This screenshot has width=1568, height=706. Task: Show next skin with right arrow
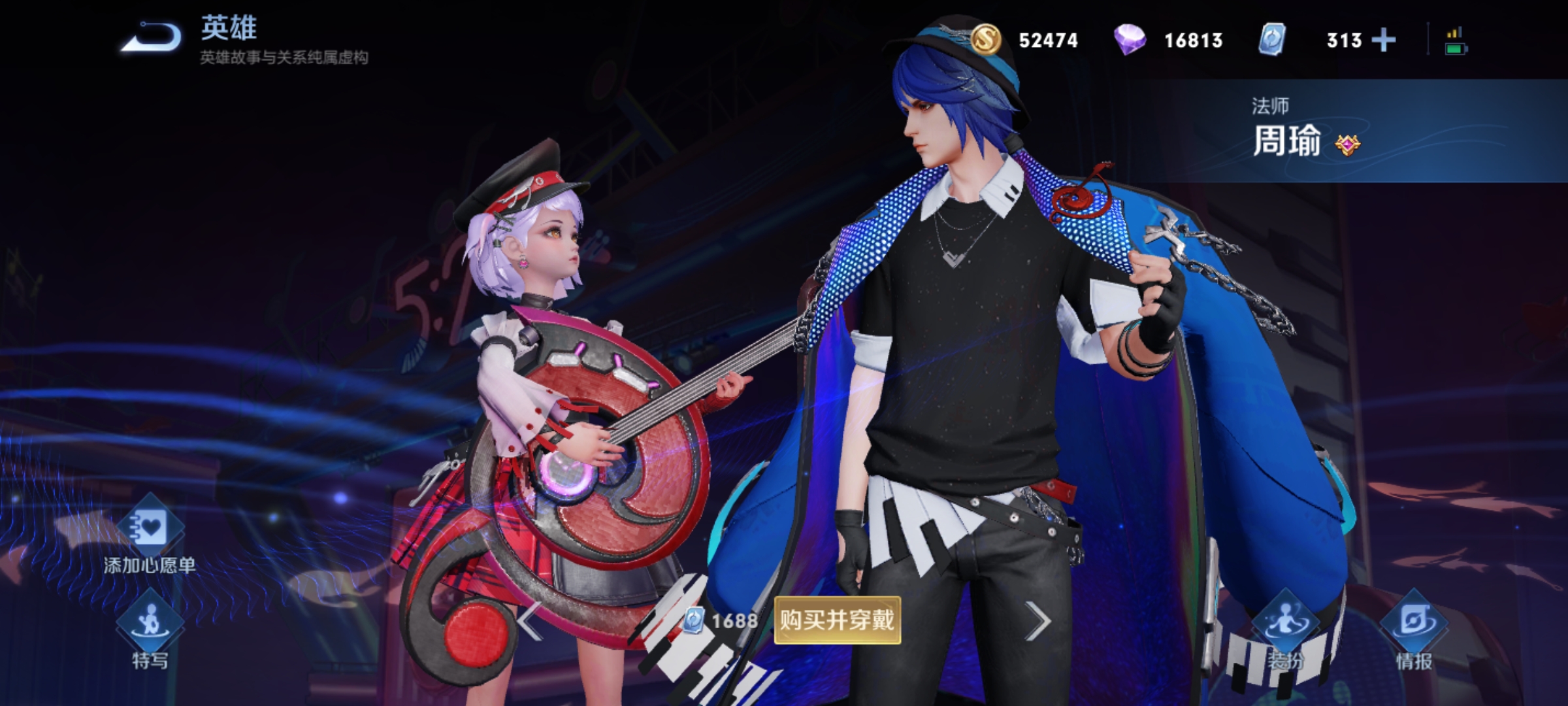tap(1037, 621)
